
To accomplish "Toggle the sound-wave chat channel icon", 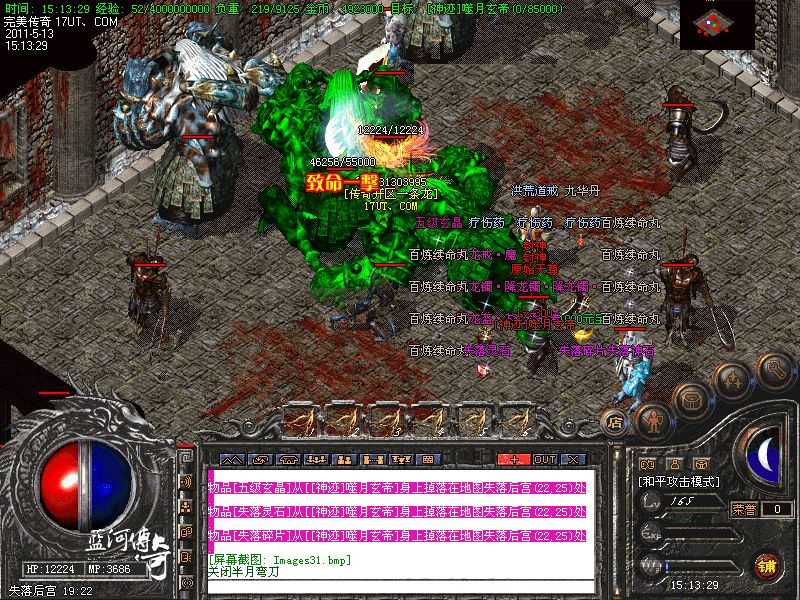I will tap(186, 481).
